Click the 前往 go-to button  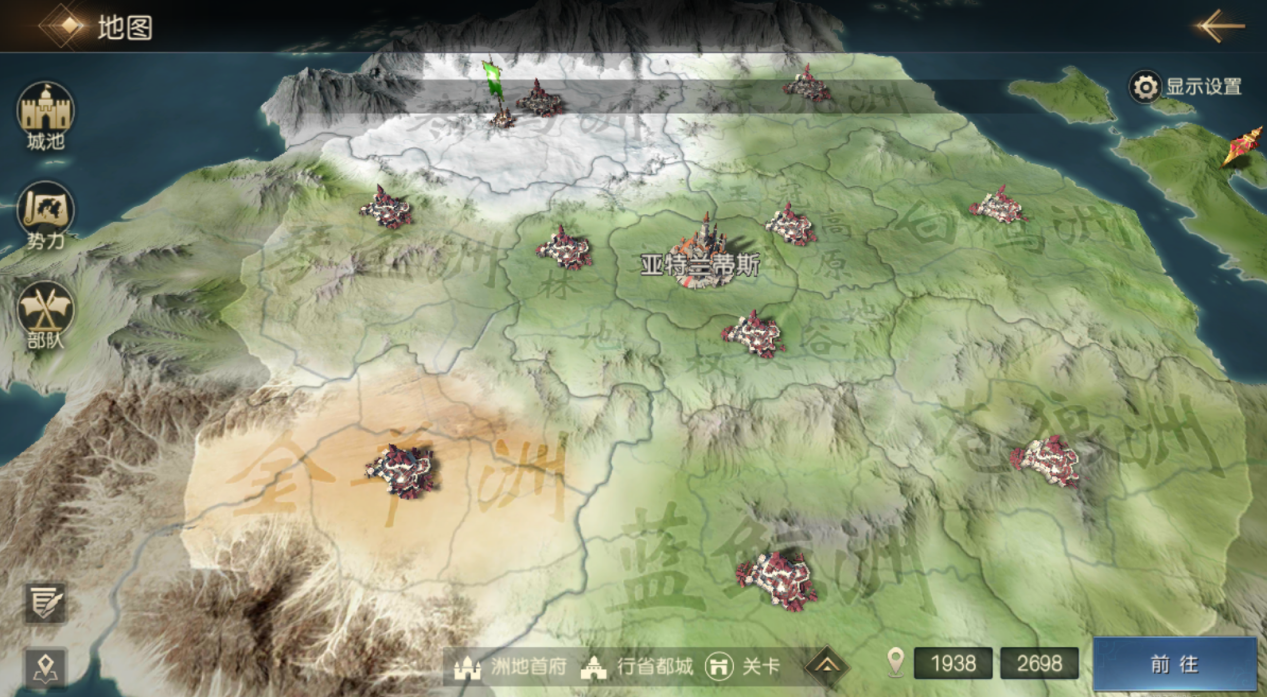click(1174, 664)
